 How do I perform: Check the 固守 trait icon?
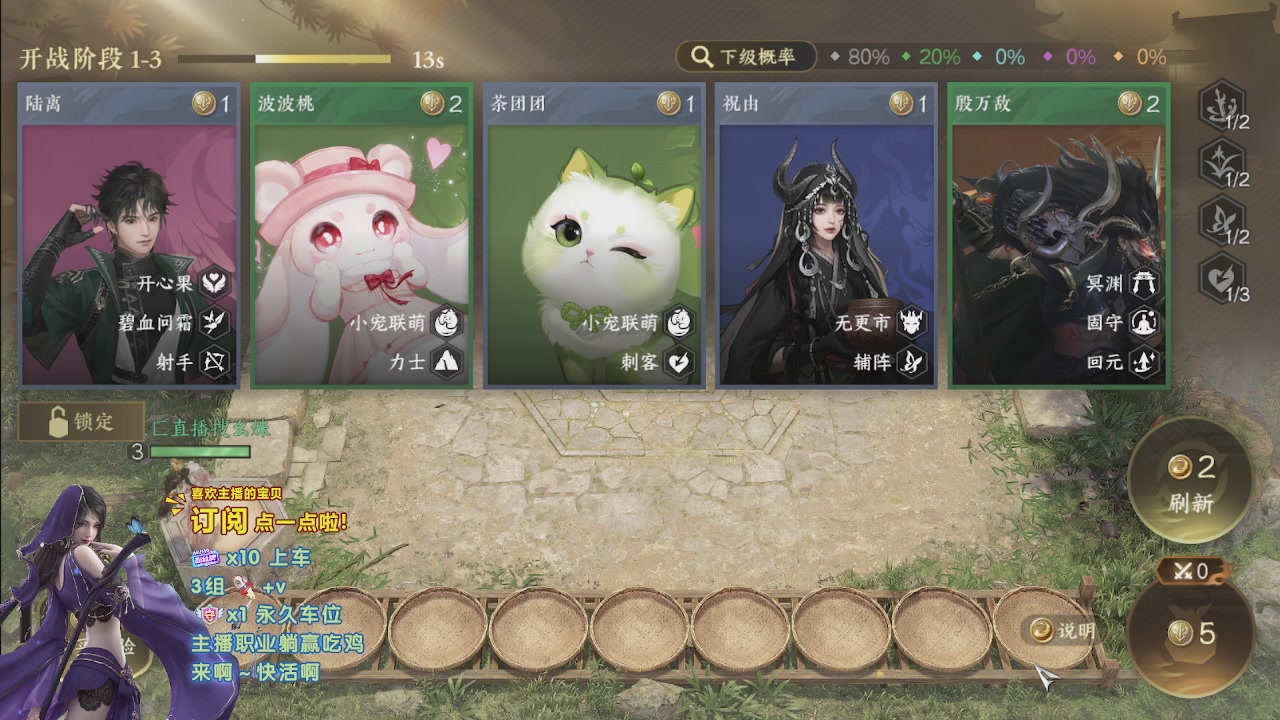1144,322
